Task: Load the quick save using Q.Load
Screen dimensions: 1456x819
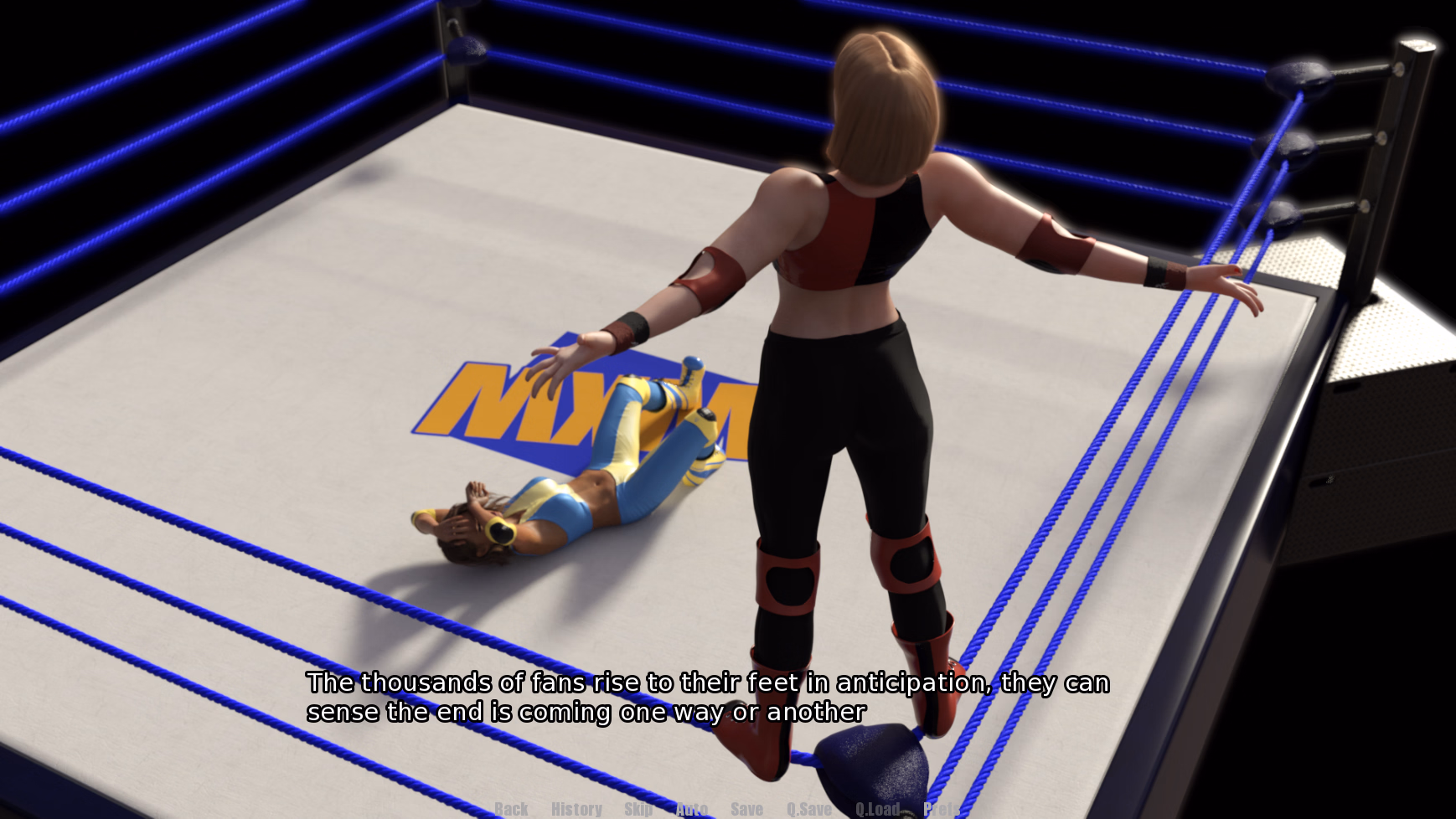Action: (x=877, y=808)
